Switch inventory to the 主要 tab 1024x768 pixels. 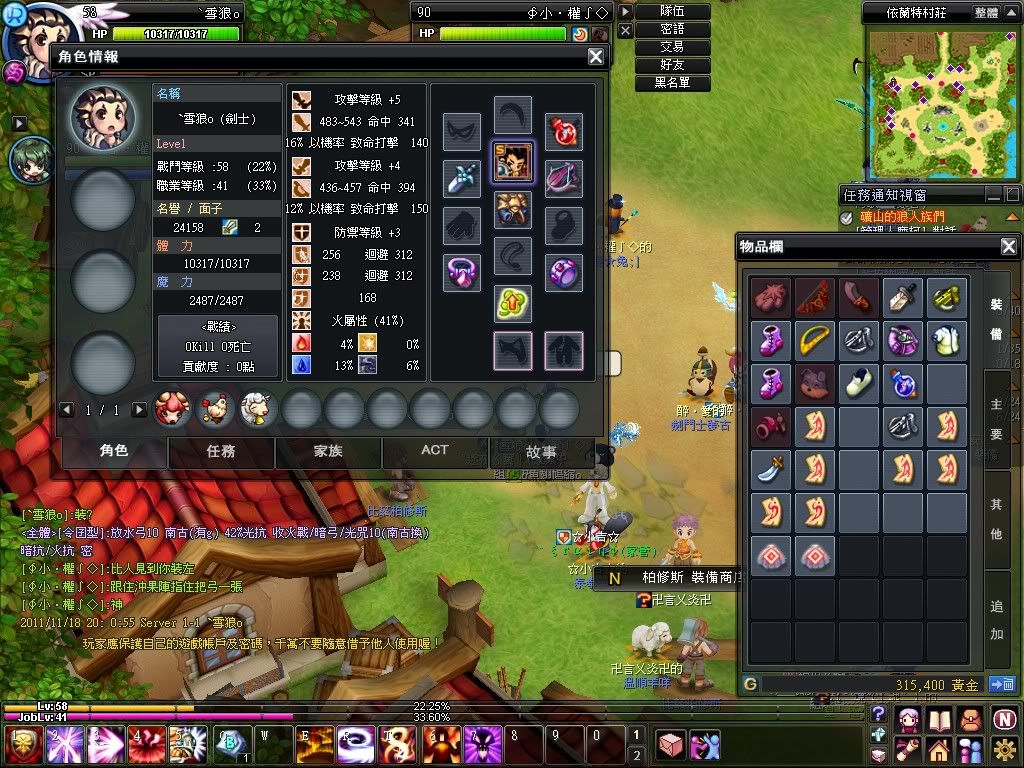tap(997, 420)
